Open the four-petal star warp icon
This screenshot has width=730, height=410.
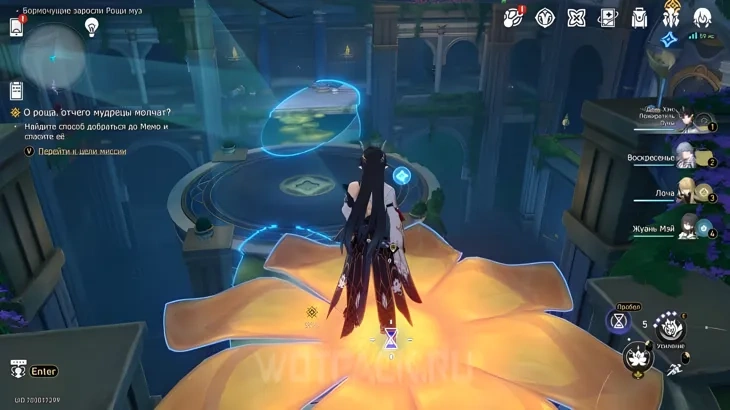(577, 17)
